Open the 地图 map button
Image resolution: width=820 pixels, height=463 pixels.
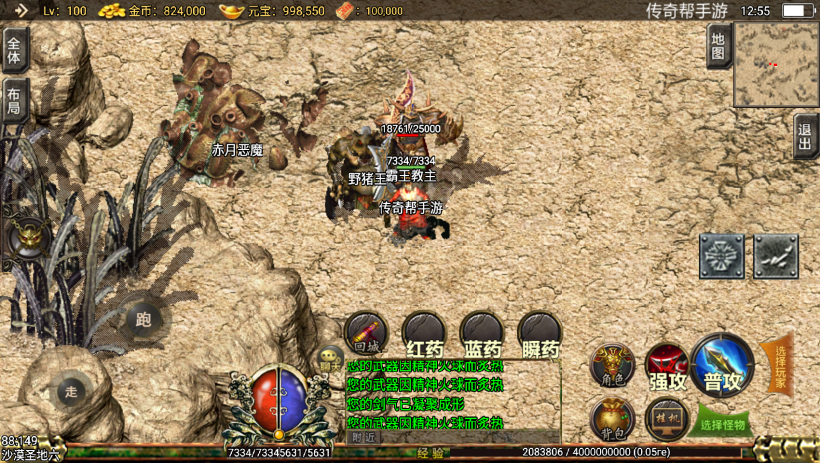click(717, 46)
